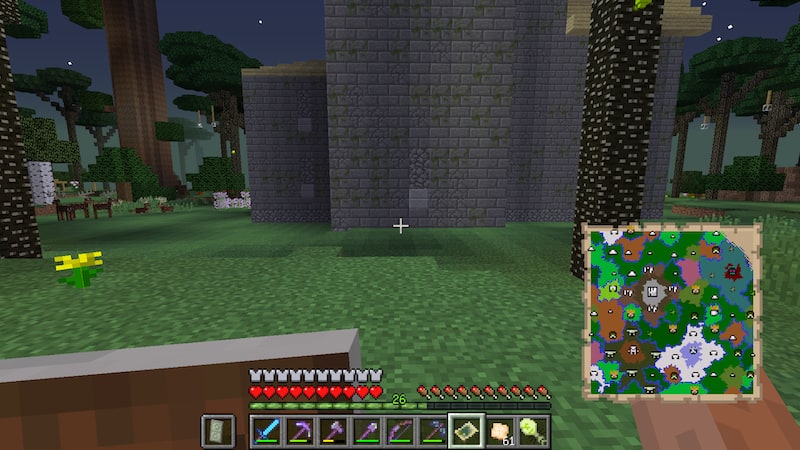Select the green scepter in the last slot

(x=532, y=431)
